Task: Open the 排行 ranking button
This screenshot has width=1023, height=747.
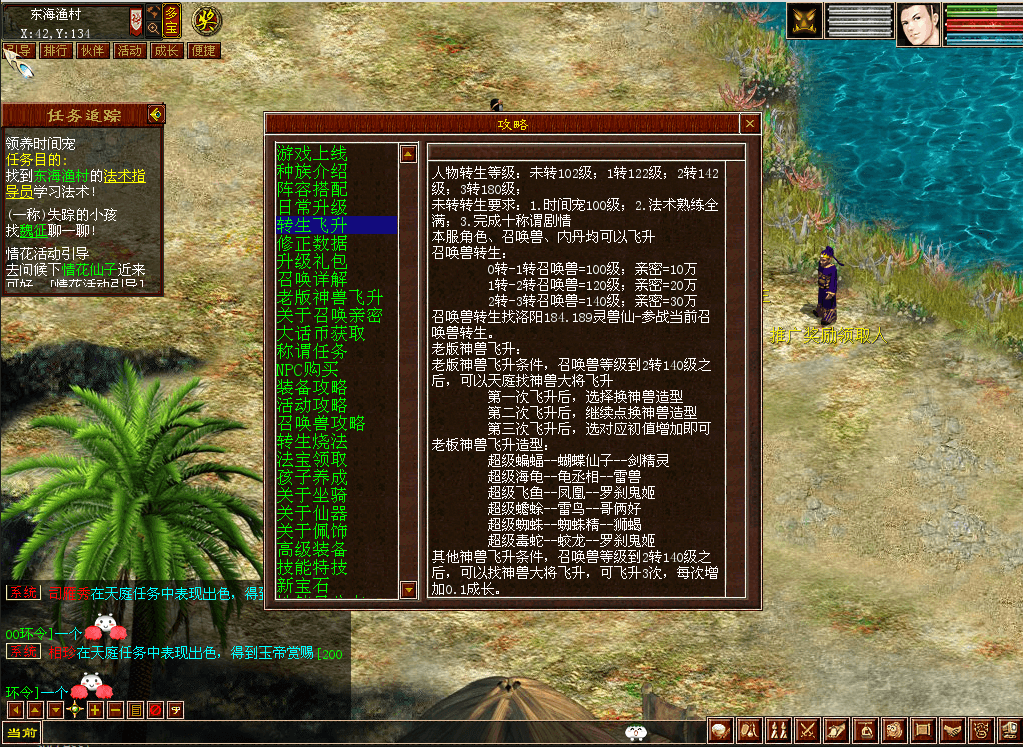Action: point(56,50)
